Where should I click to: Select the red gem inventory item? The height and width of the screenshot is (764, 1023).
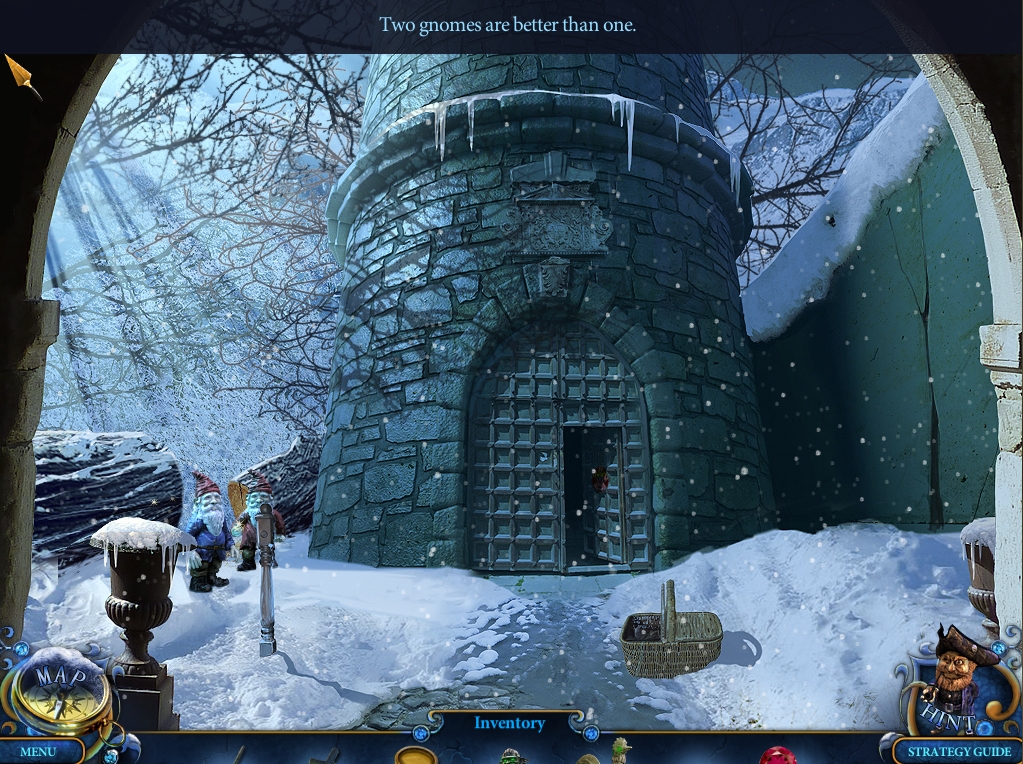tap(777, 756)
